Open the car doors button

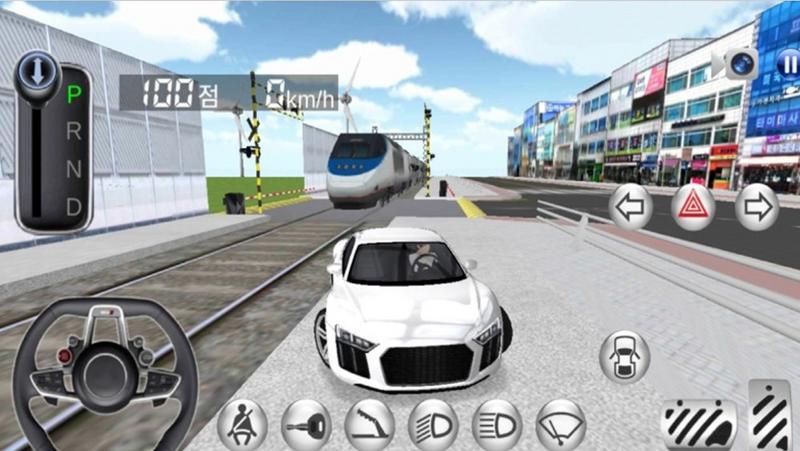(x=624, y=356)
